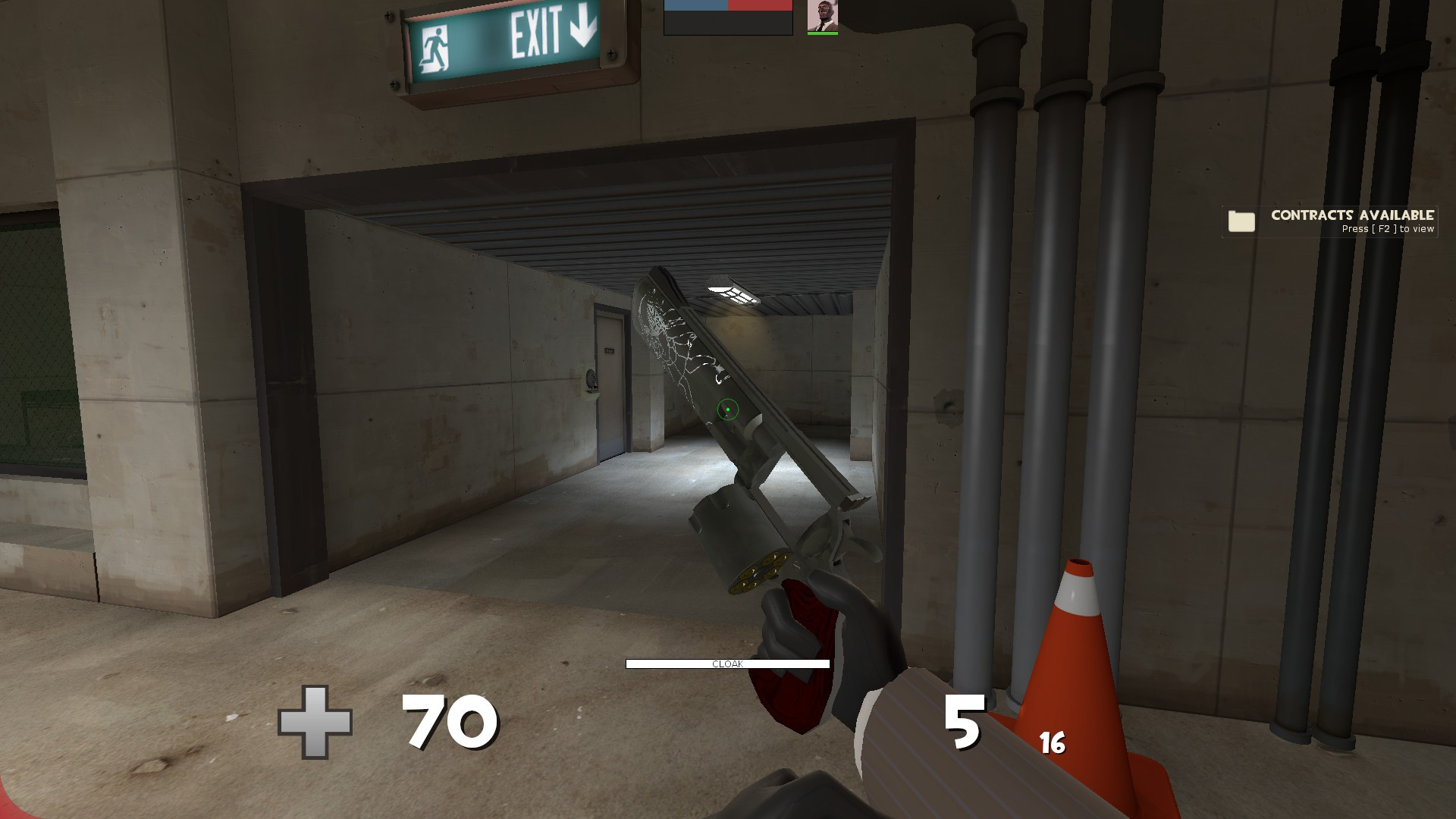This screenshot has height=819, width=1456.
Task: Select the downward arrow on the EXIT sign
Action: (581, 28)
